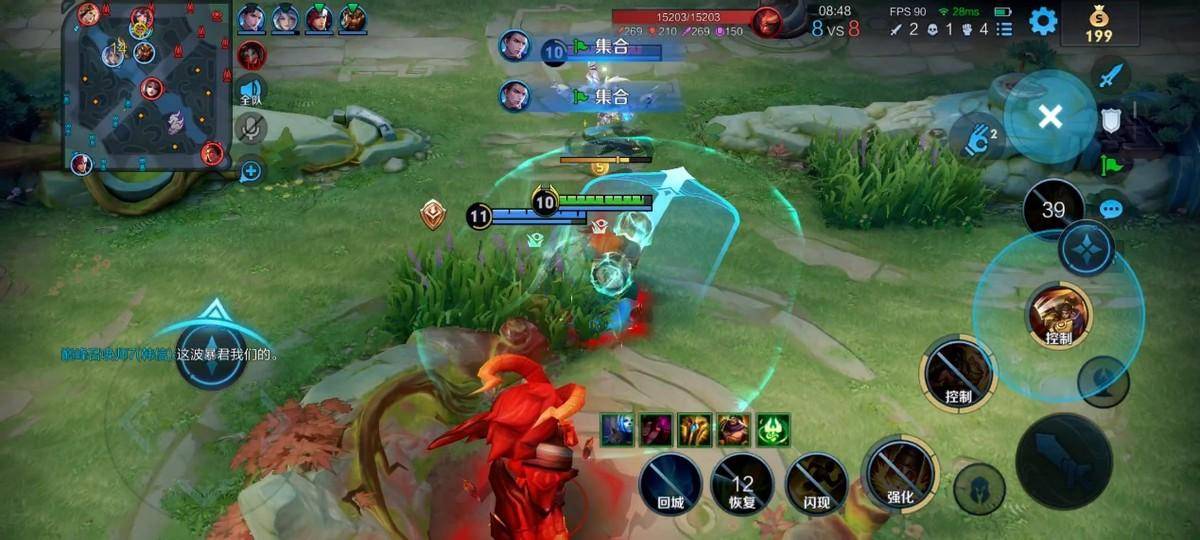Show the scoreboard list icon

1004,29
